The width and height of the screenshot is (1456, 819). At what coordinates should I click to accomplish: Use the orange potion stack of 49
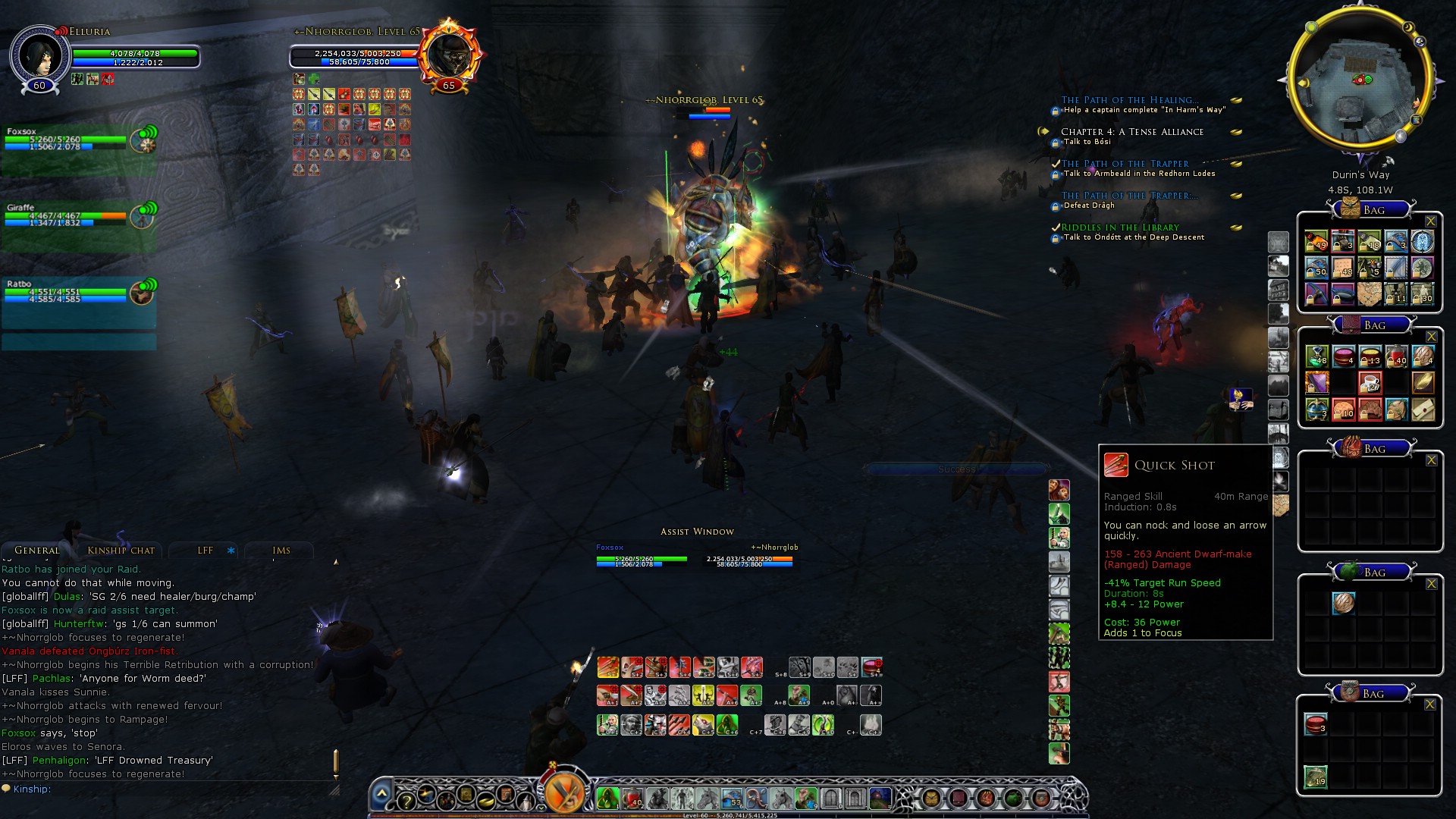tap(1316, 242)
